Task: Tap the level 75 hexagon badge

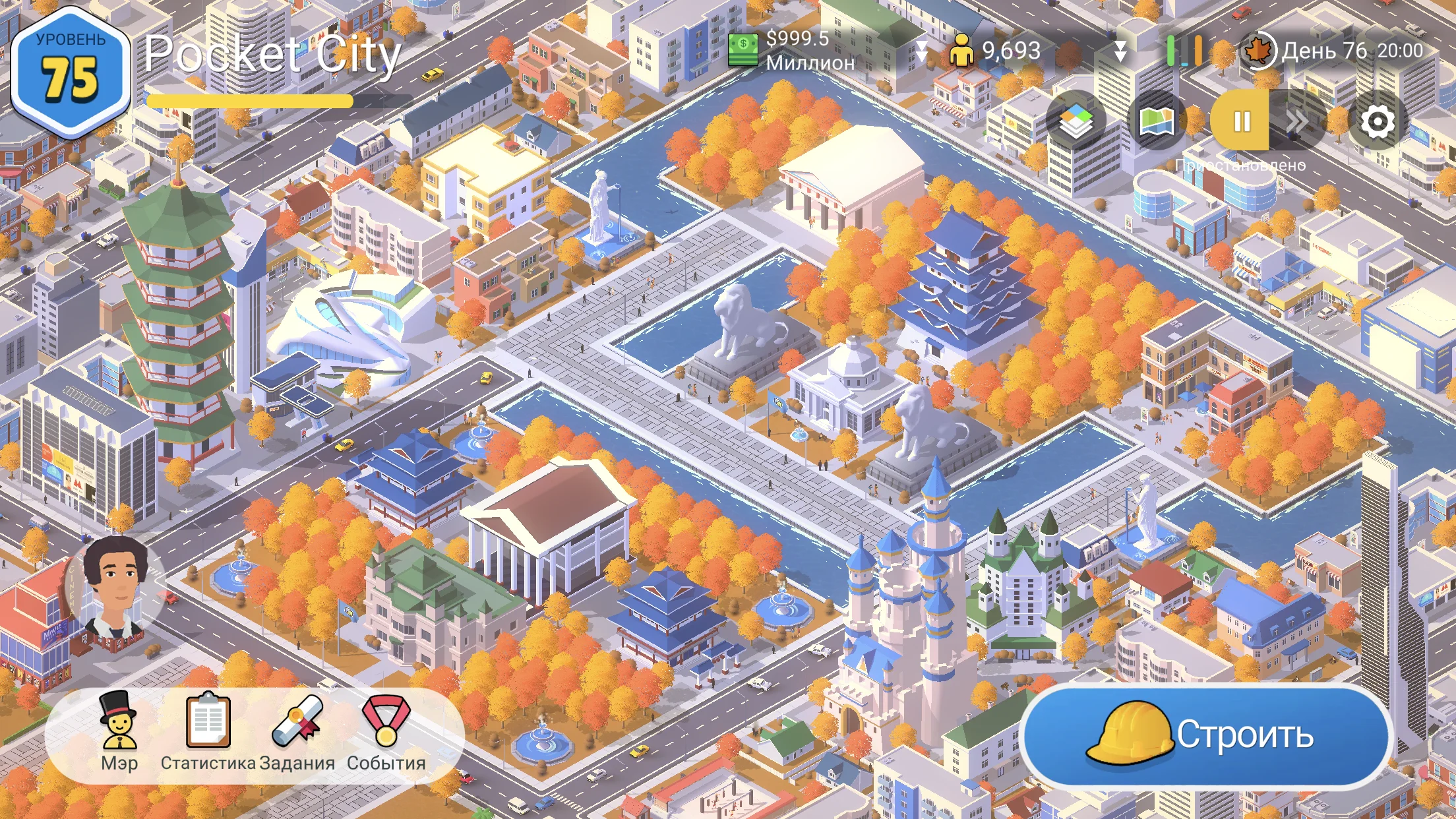Action: pos(71,71)
